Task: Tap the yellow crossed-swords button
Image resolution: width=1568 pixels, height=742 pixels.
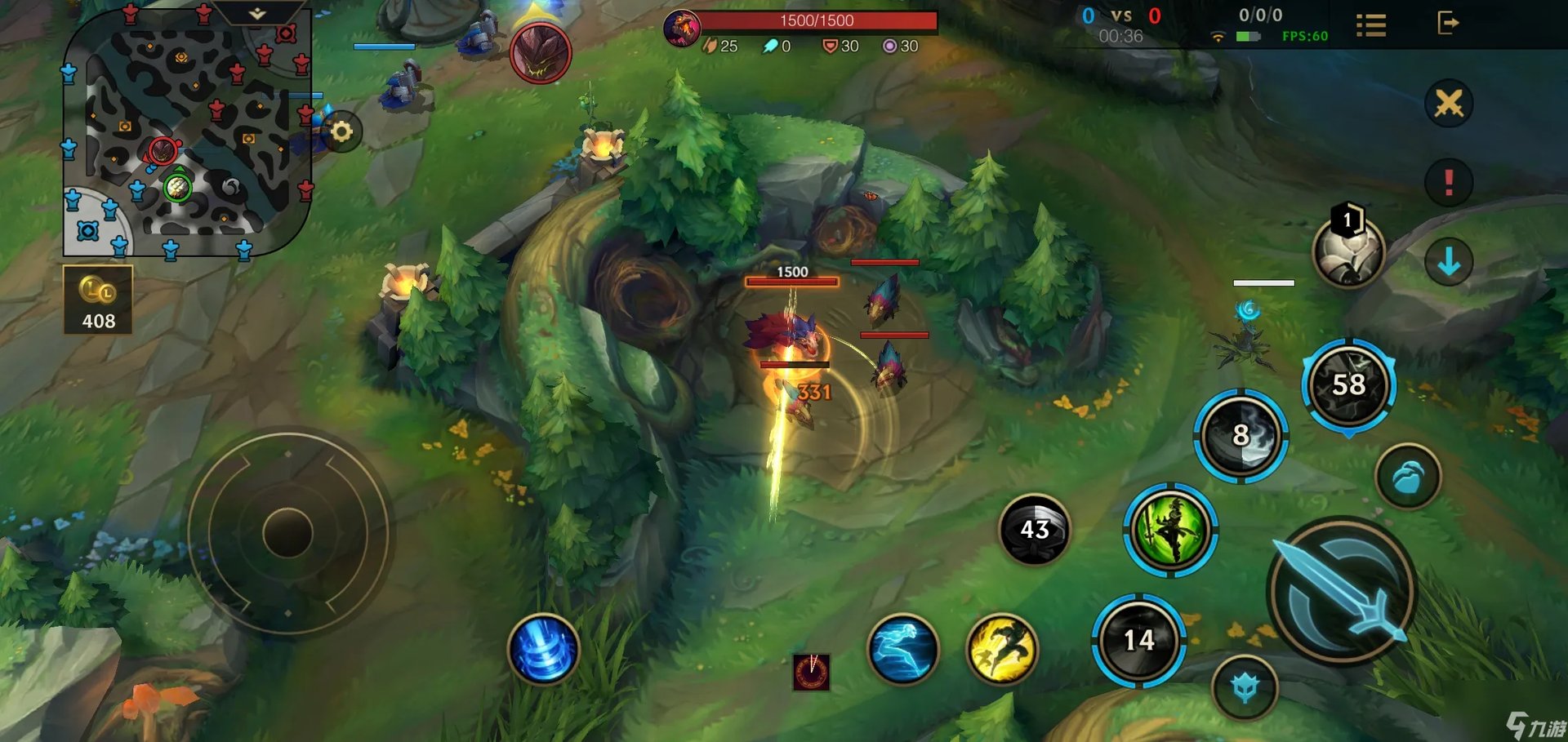Action: coord(1449,104)
